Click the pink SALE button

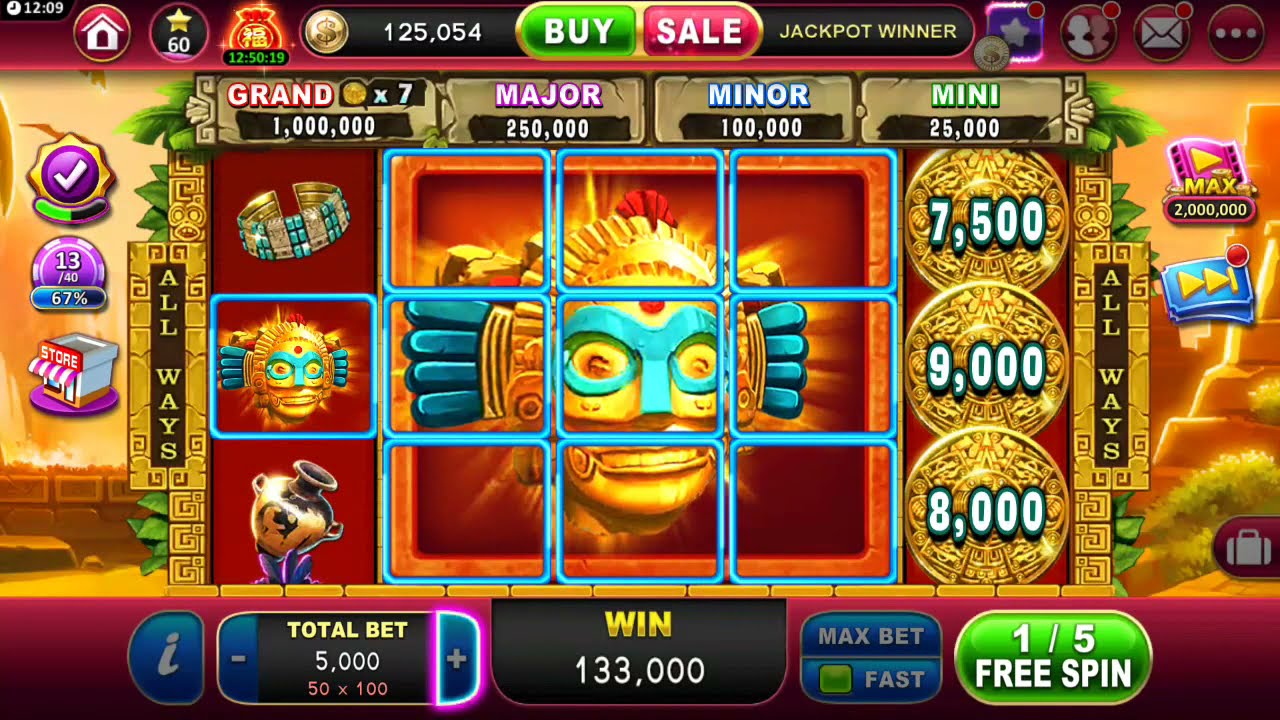(698, 30)
